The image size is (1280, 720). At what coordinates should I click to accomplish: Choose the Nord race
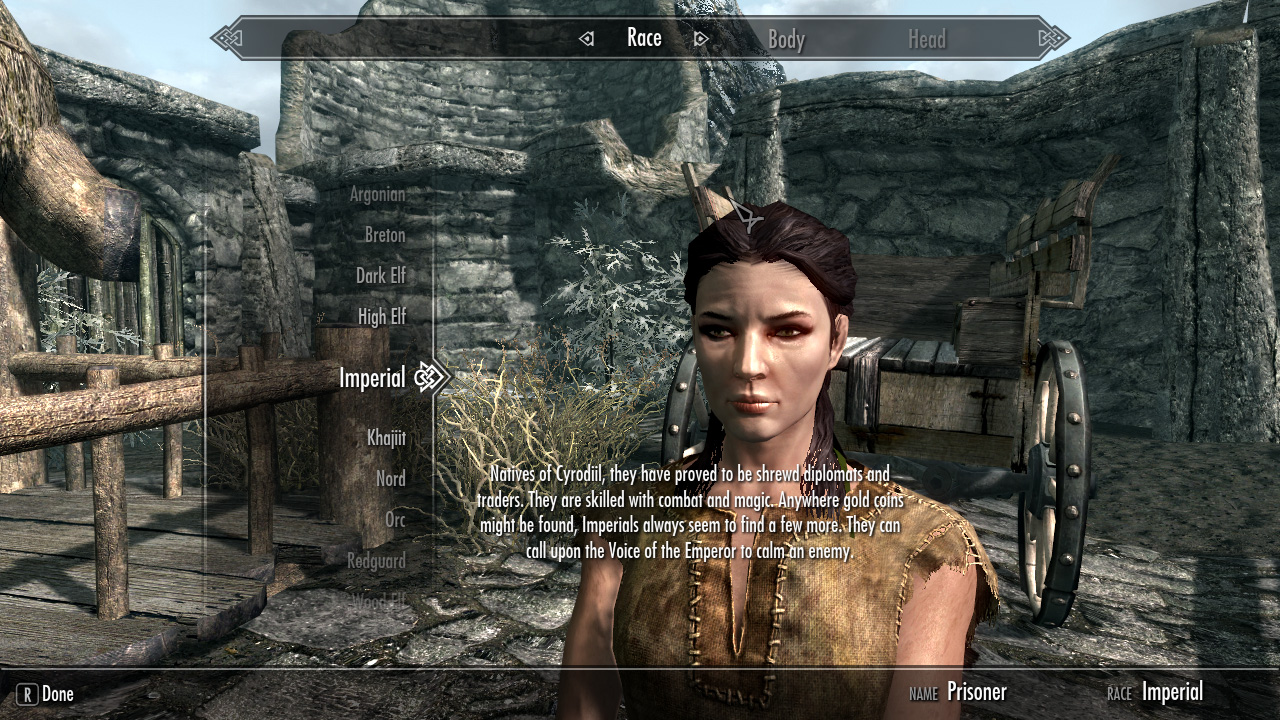(x=390, y=479)
